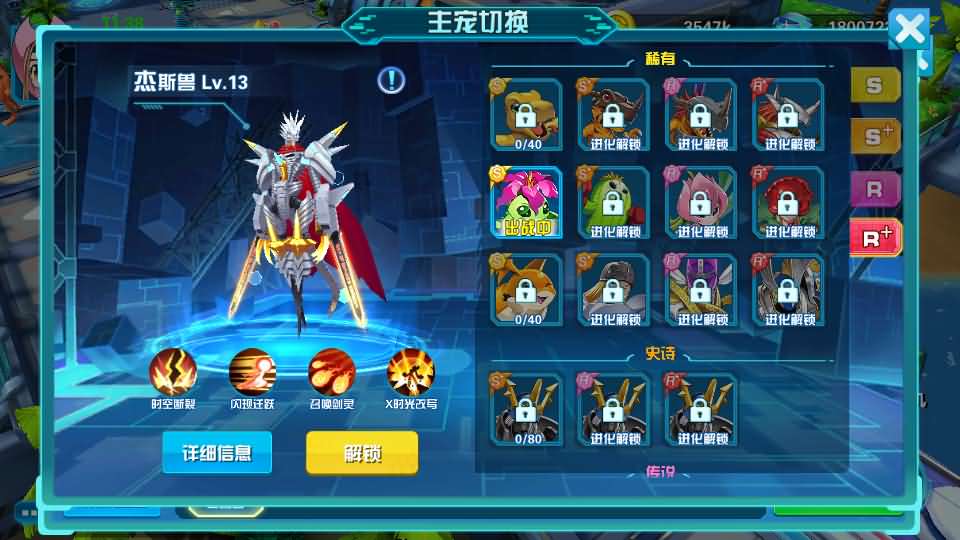Click the yellow 解锁 unlock button
The width and height of the screenshot is (960, 540).
point(361,452)
